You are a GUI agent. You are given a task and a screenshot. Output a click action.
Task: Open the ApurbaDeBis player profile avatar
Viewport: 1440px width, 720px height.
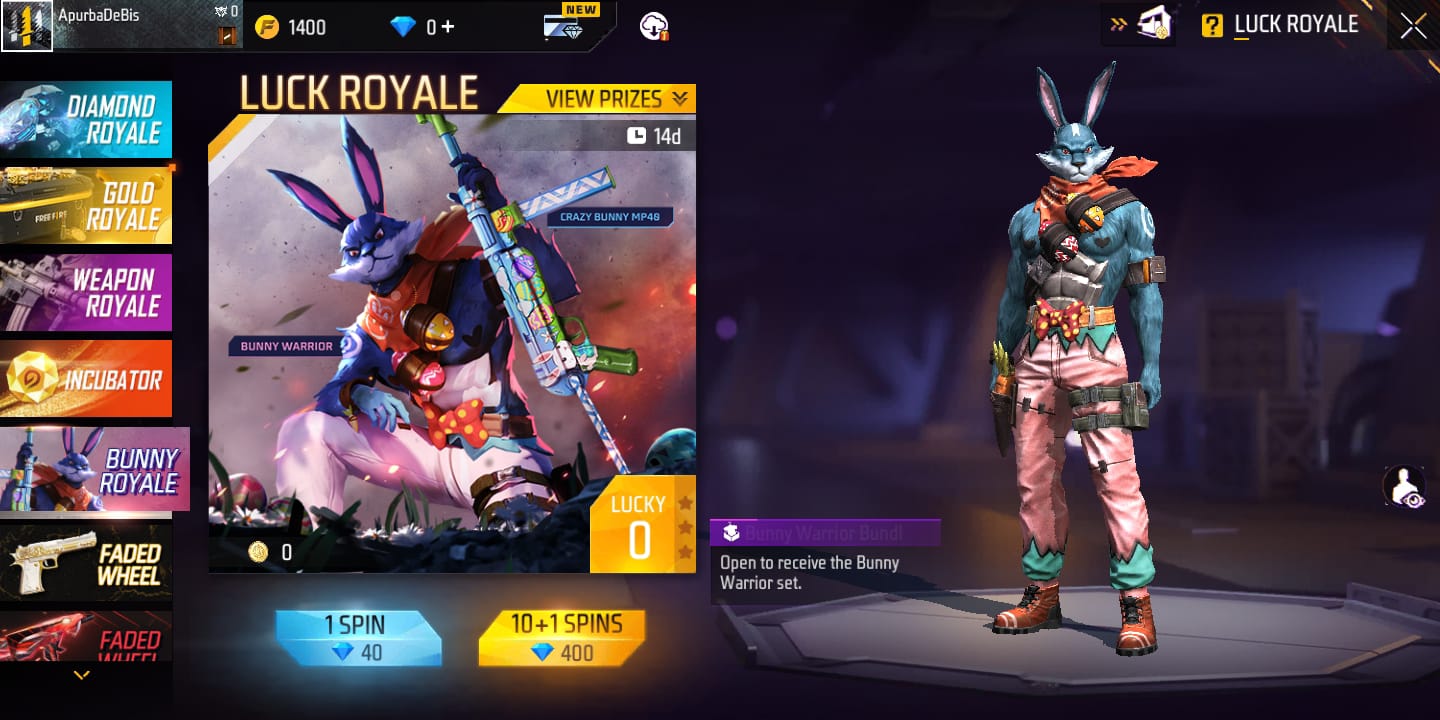coord(27,26)
